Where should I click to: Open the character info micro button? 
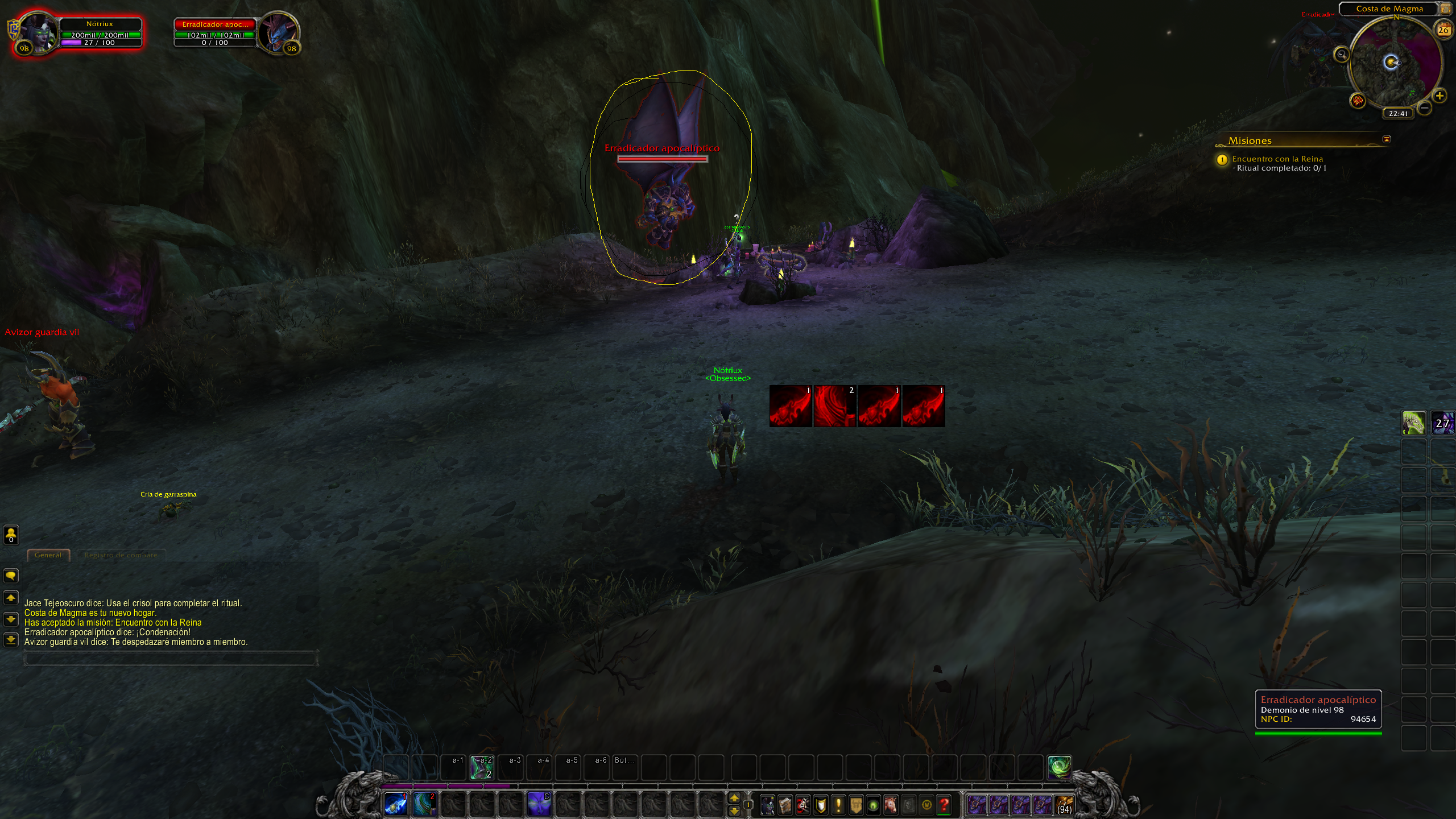pos(767,805)
